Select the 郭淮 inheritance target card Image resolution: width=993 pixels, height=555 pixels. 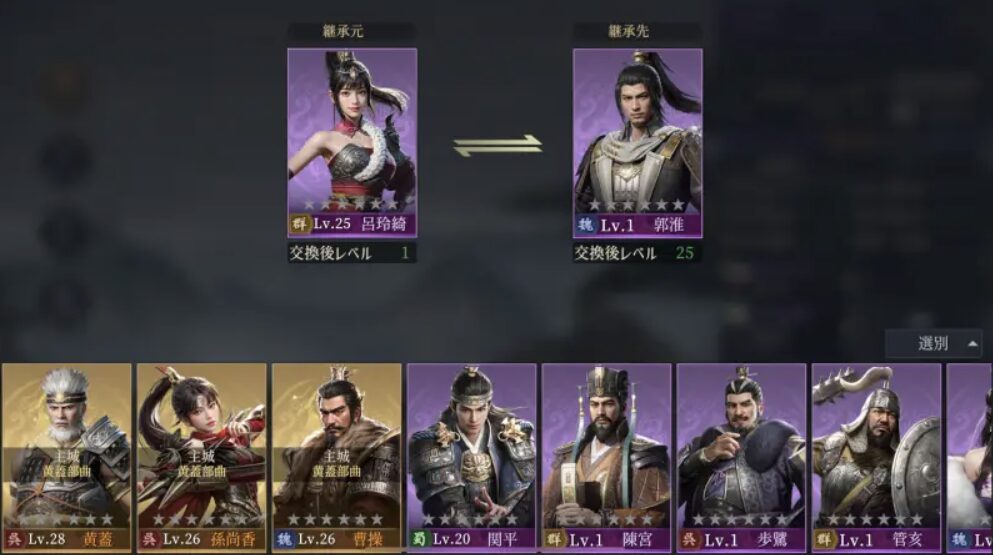637,140
